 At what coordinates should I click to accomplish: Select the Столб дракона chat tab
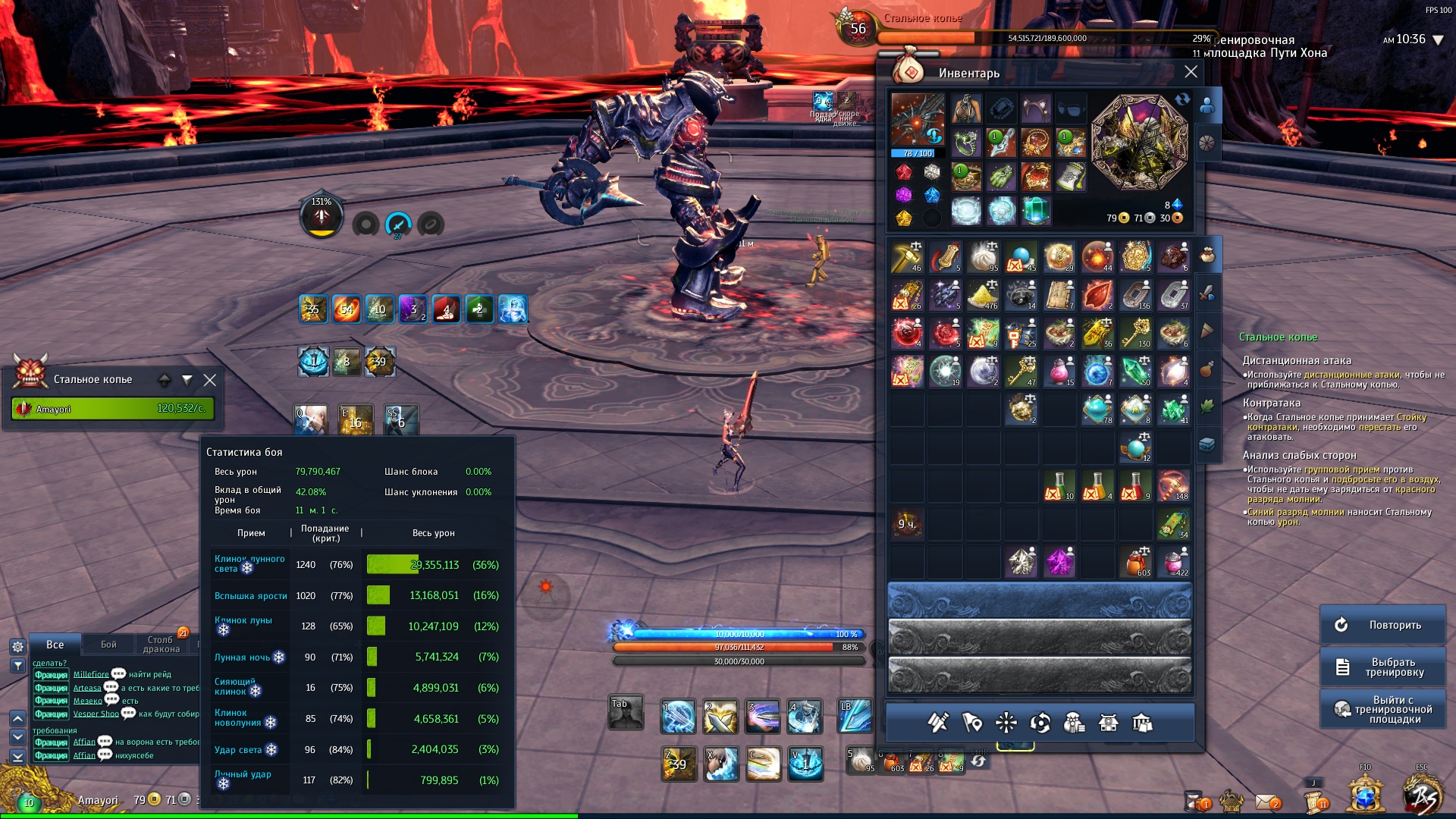point(161,645)
